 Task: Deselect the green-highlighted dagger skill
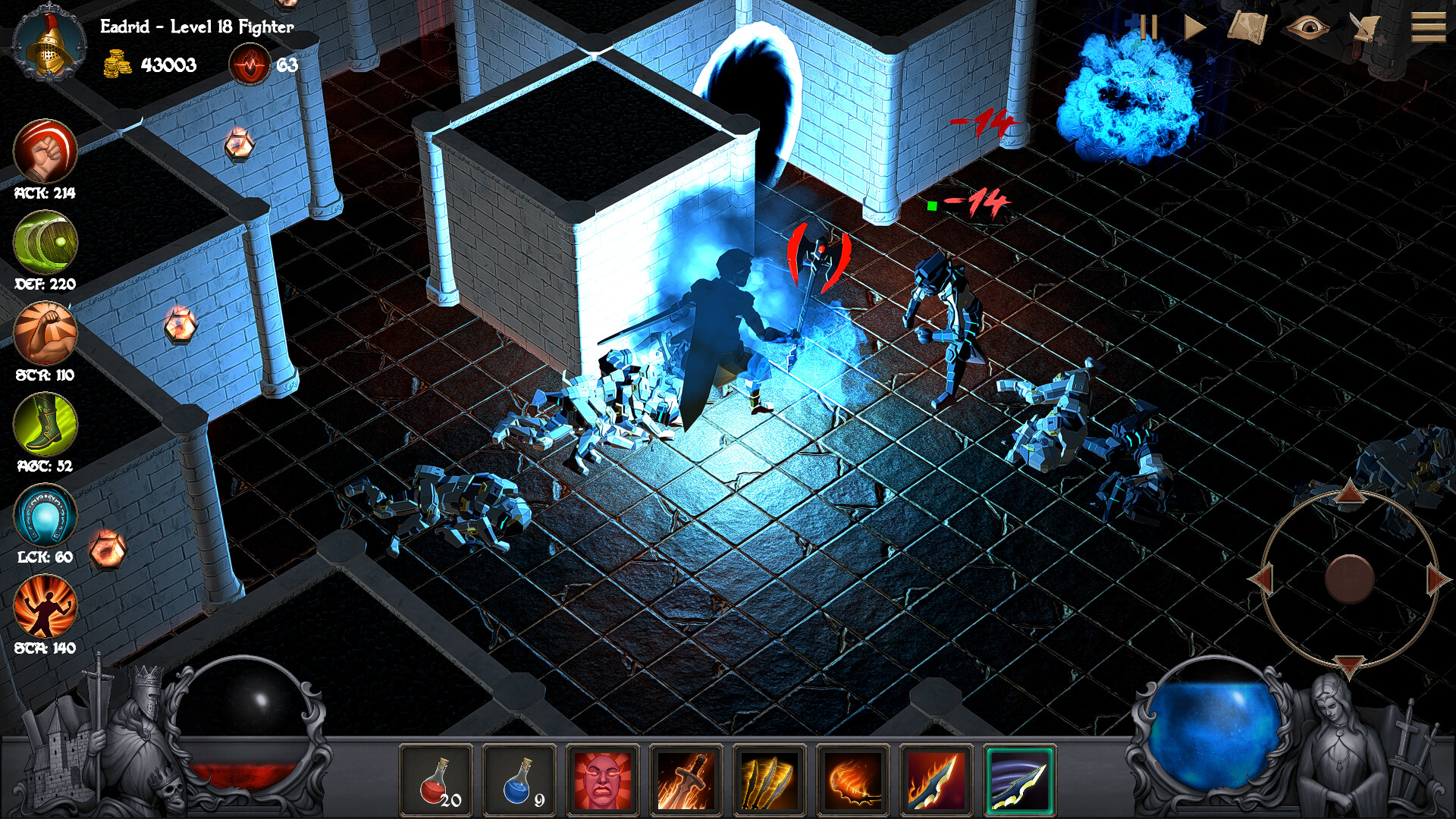tap(1020, 778)
